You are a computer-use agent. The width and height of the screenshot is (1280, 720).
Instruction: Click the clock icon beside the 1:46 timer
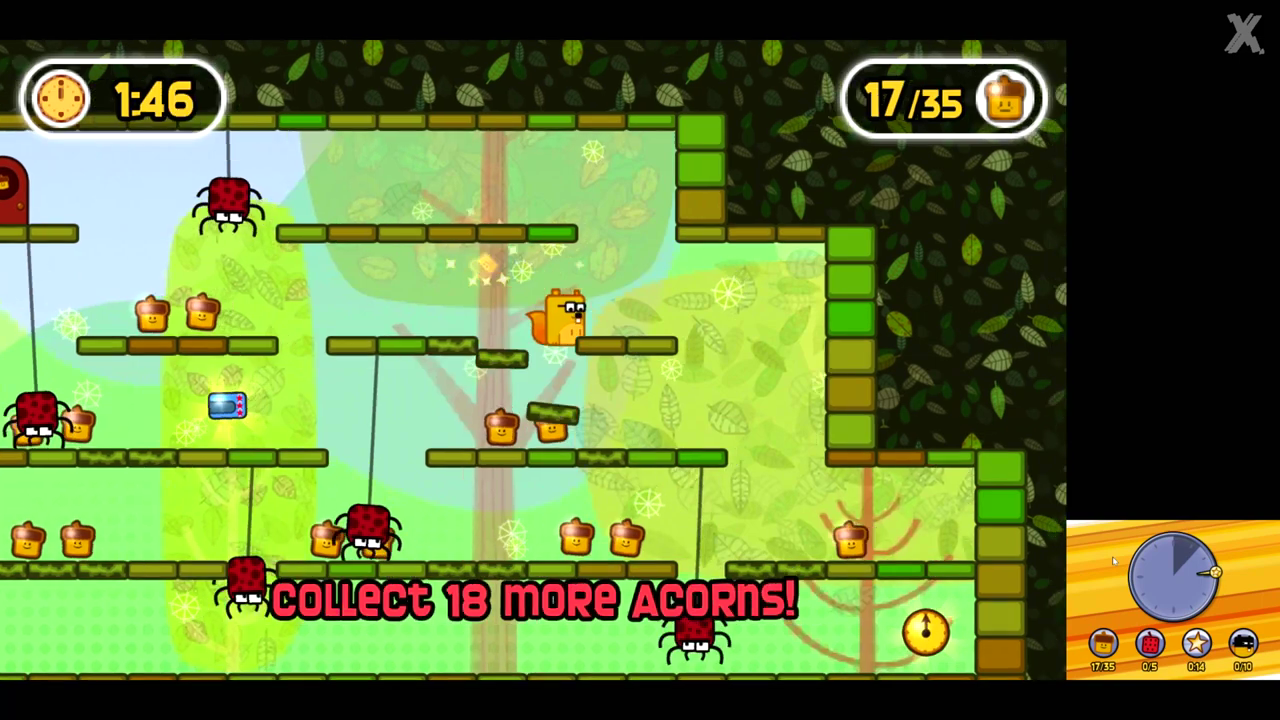[60, 97]
